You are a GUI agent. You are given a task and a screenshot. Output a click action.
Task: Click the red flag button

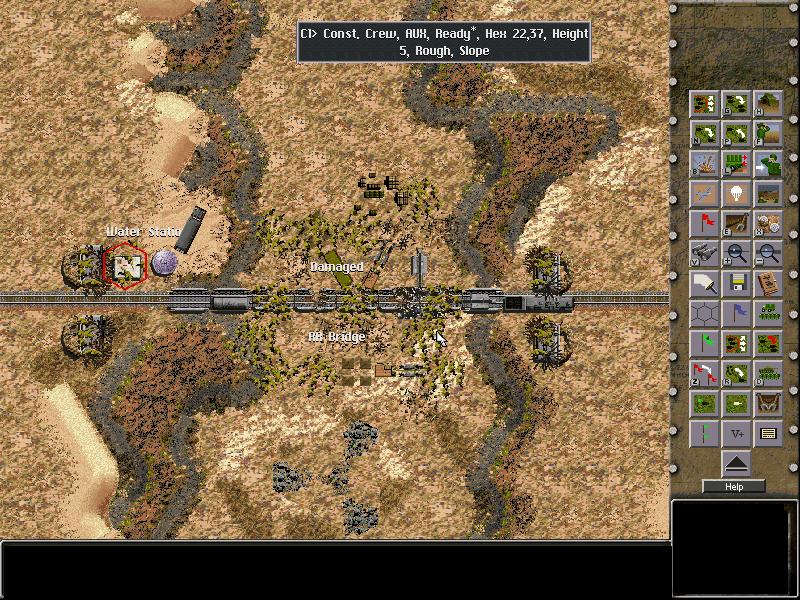(x=704, y=223)
